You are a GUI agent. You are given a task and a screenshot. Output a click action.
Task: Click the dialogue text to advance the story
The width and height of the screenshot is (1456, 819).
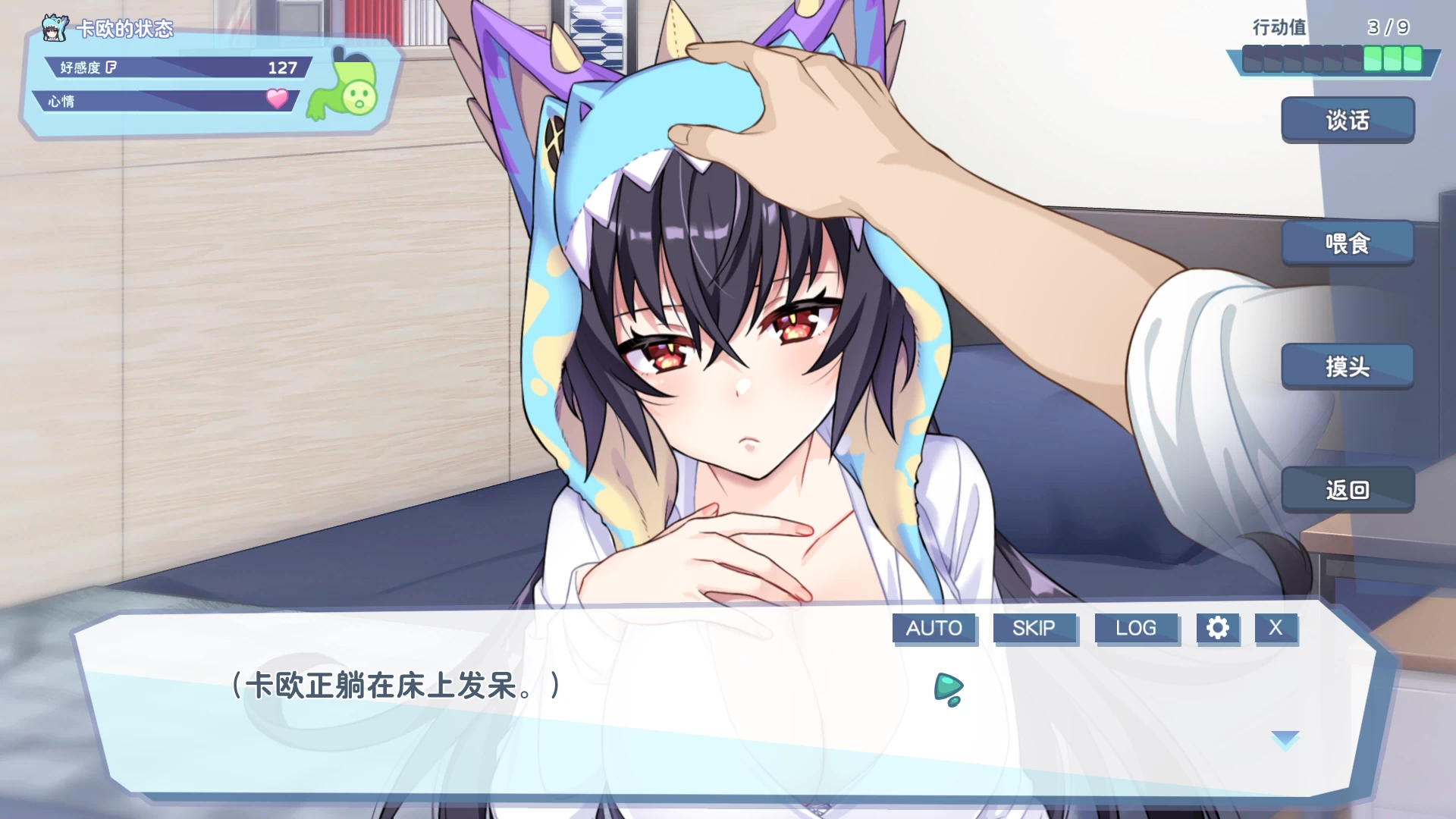tap(394, 687)
